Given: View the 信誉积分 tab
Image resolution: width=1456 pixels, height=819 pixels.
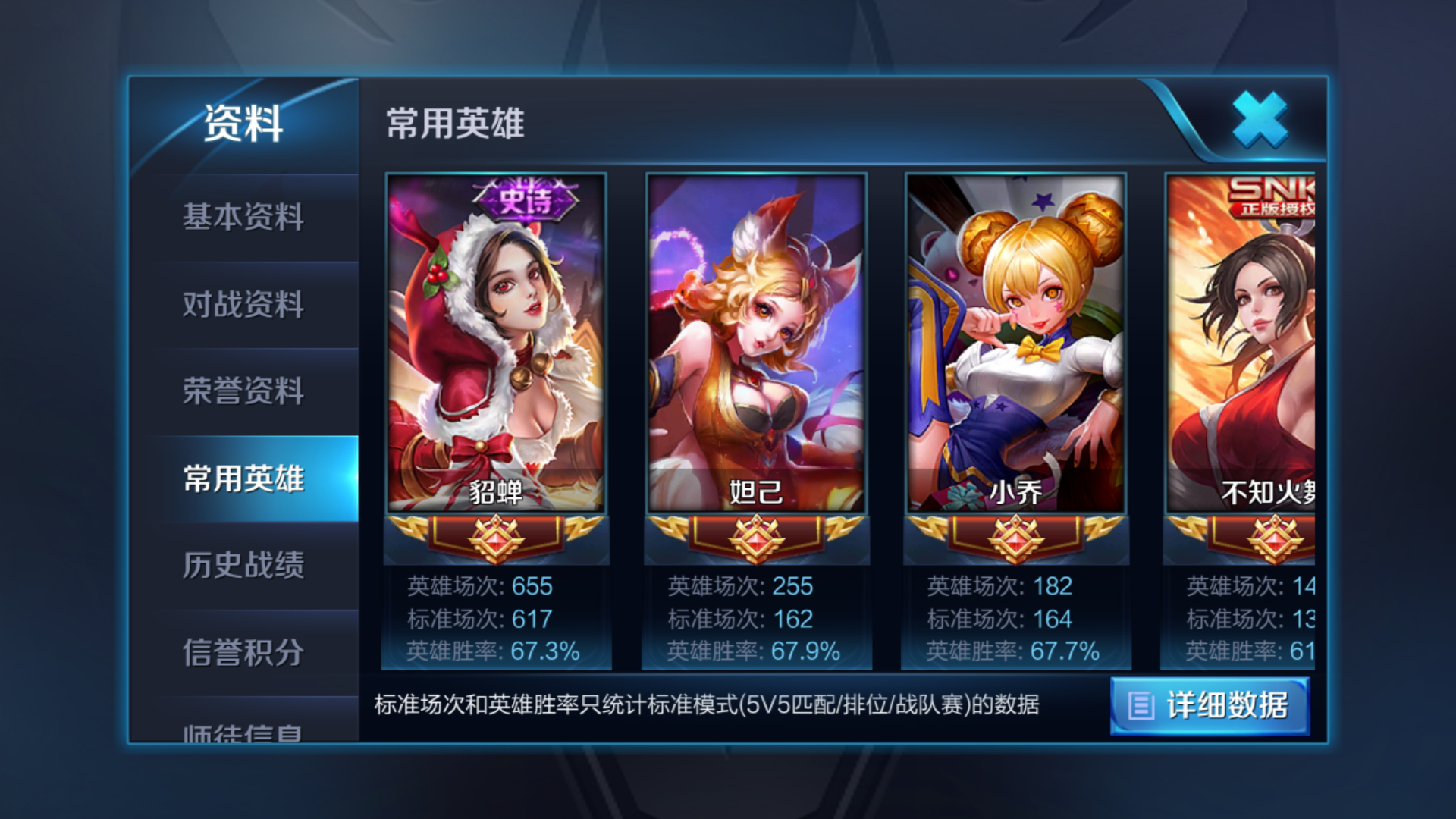Looking at the screenshot, I should pos(243,654).
